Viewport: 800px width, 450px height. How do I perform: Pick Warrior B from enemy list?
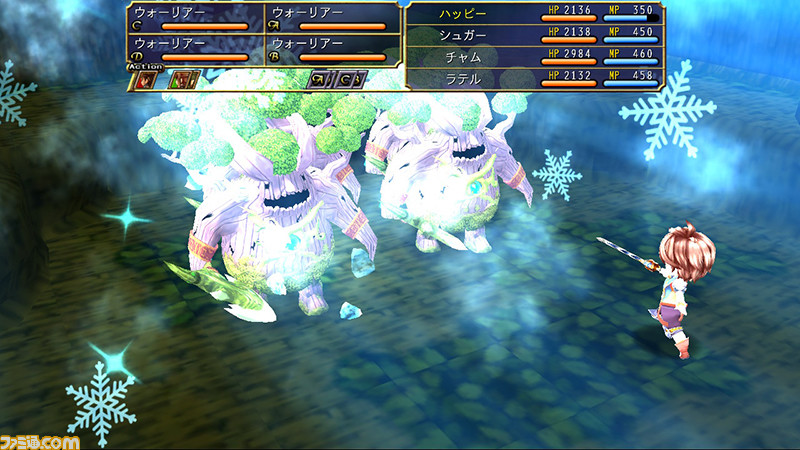tap(331, 50)
